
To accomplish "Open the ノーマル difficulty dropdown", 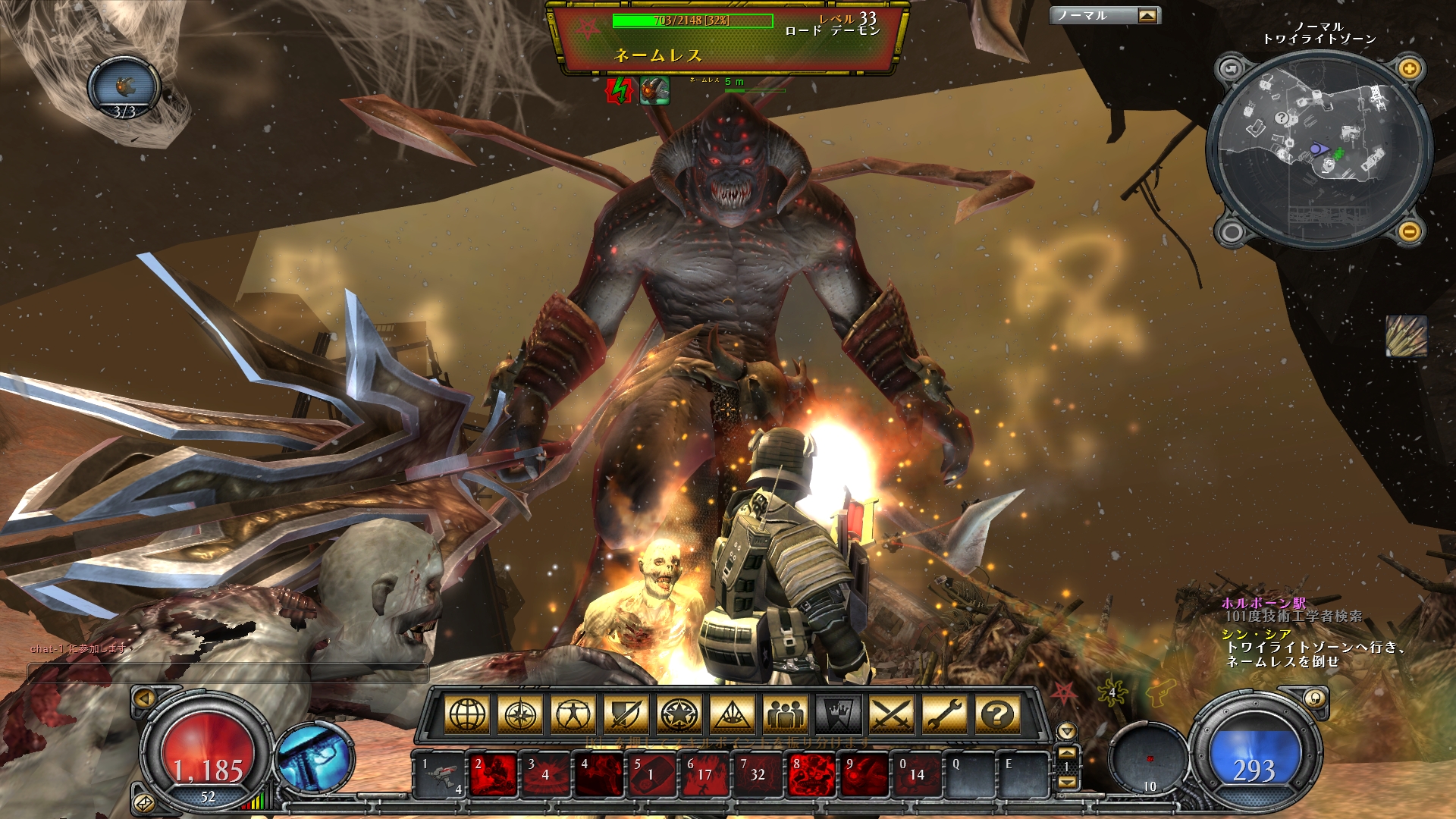I will click(x=1147, y=16).
